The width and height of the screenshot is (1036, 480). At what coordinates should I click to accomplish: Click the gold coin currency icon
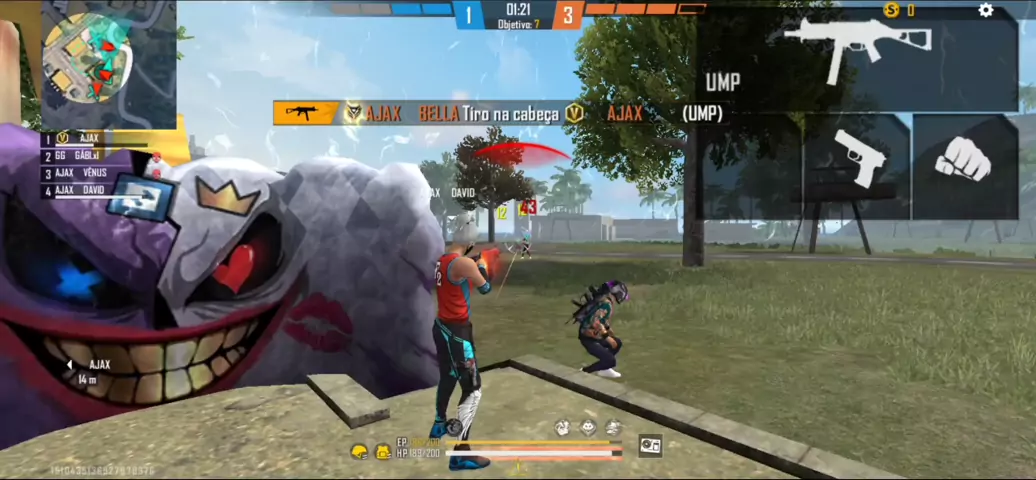click(x=892, y=10)
